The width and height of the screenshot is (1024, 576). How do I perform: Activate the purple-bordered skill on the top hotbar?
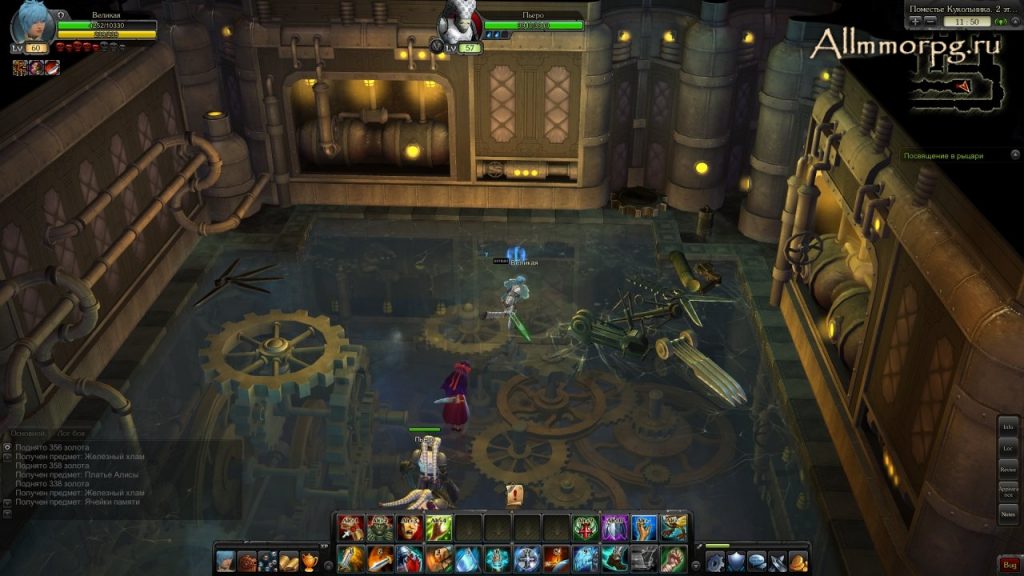pyautogui.click(x=614, y=527)
